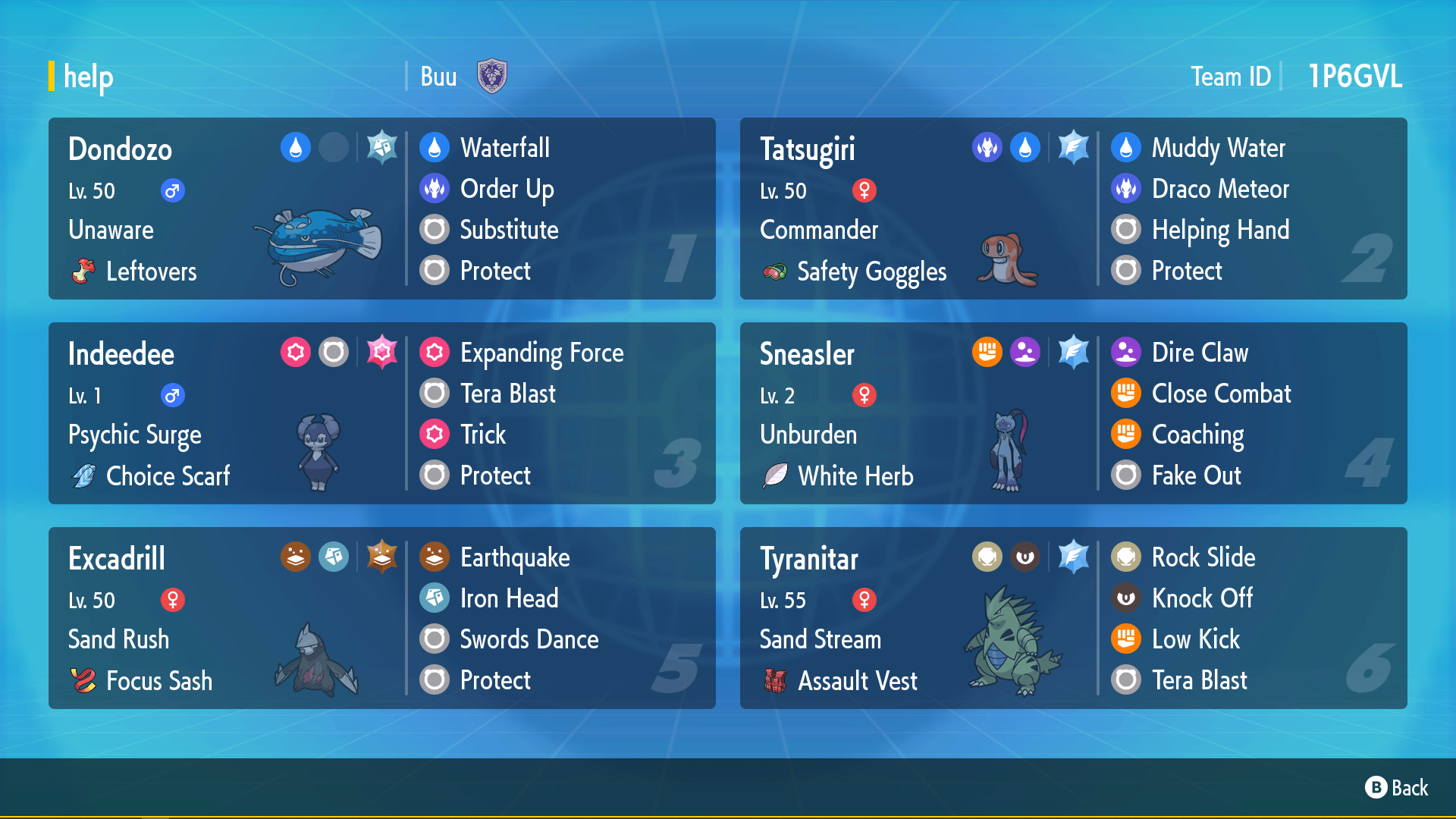Select the Dondozo team card
Image resolution: width=1456 pixels, height=819 pixels.
coord(381,209)
